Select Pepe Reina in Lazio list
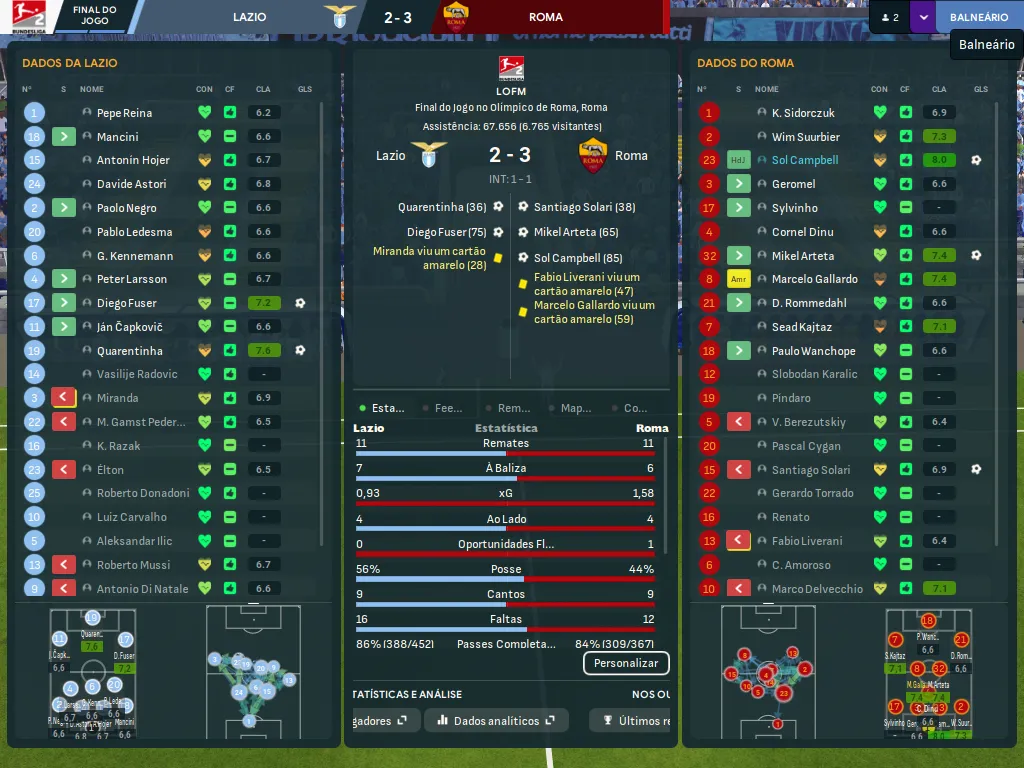Screen dimensions: 1024x768 (124, 113)
